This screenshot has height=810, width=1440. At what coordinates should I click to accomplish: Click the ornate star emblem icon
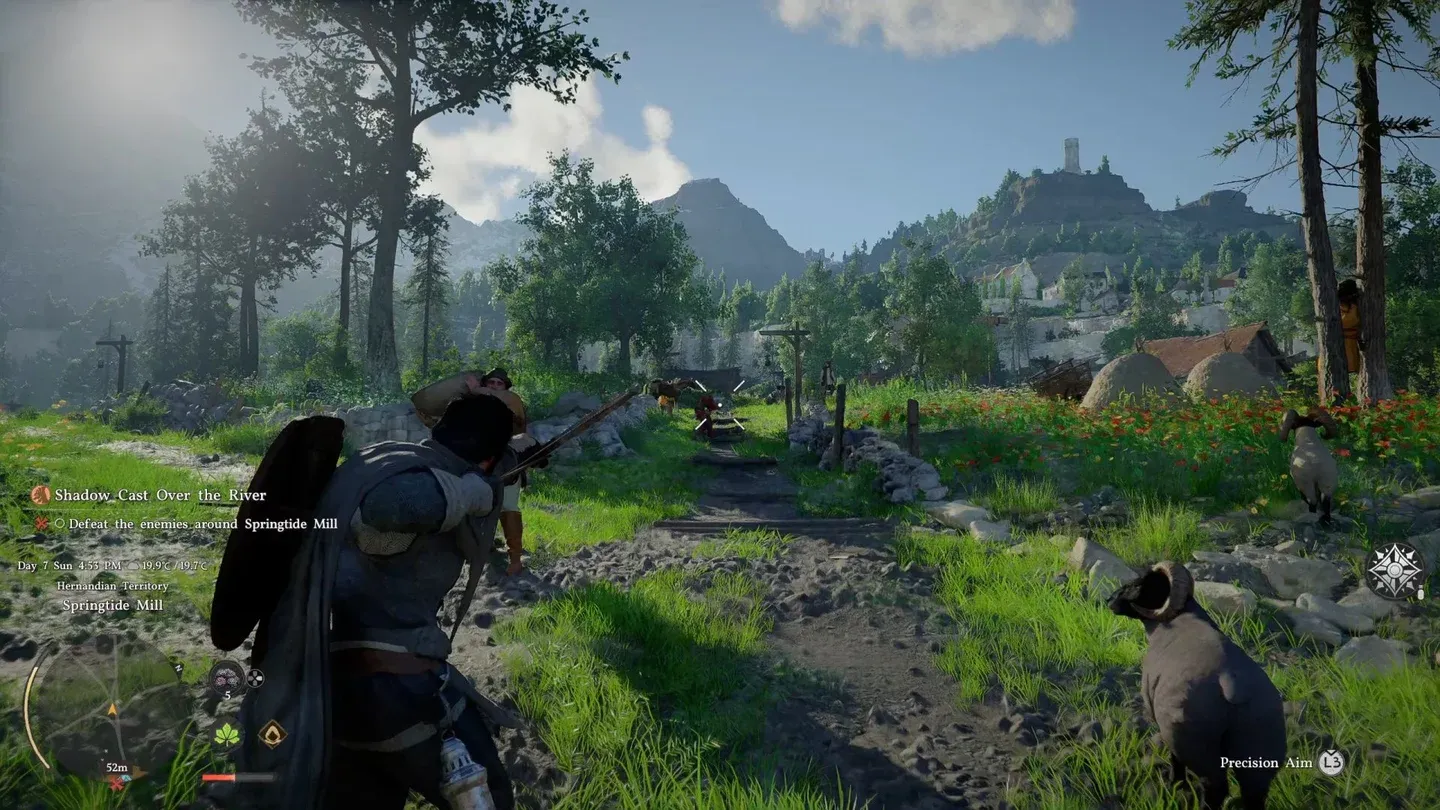1395,571
